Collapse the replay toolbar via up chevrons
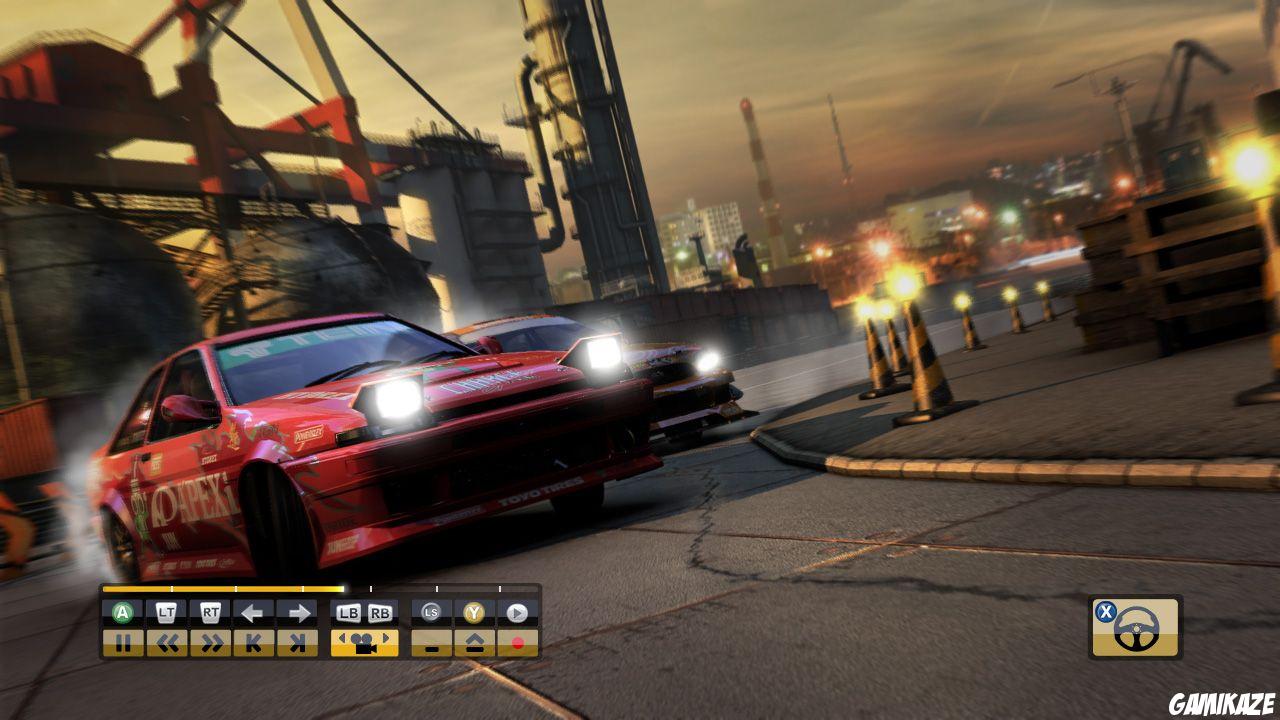Screen dimensions: 1280x720 tap(473, 640)
